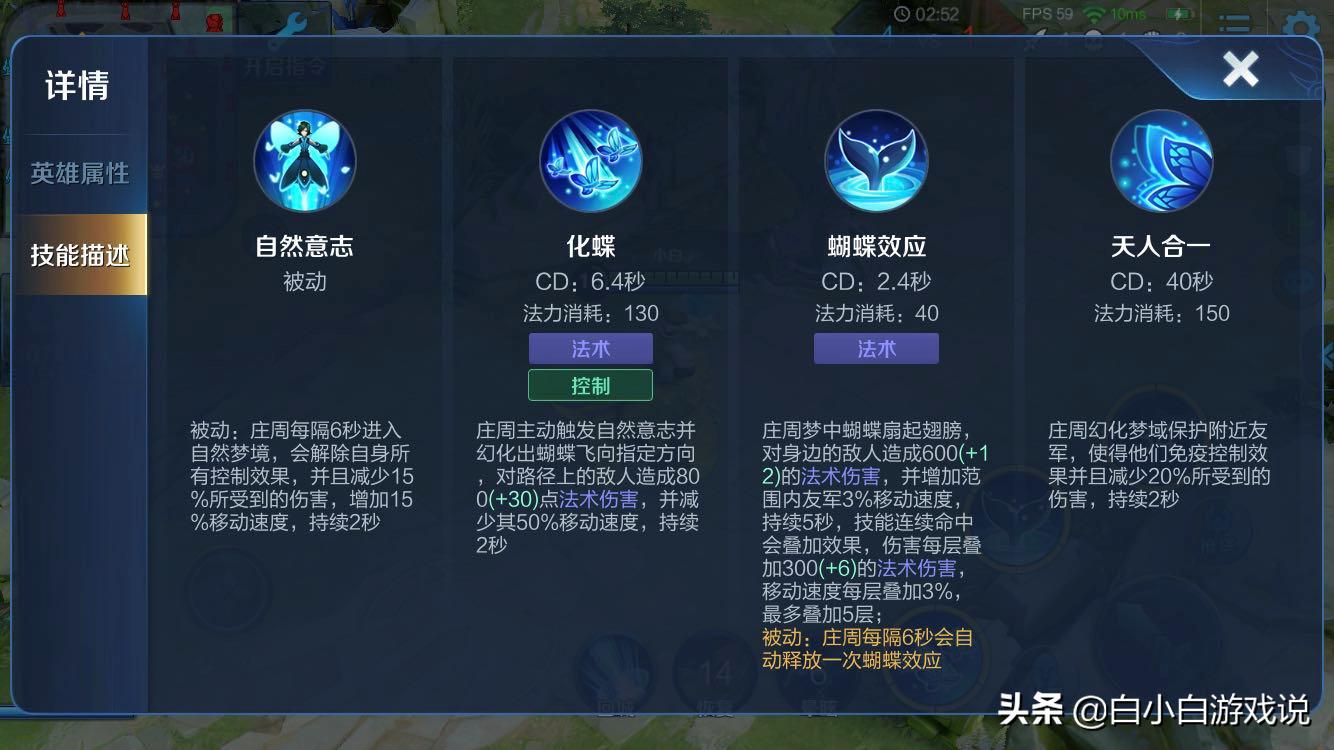Select the 化蝶 skill icon
Image resolution: width=1334 pixels, height=750 pixels.
point(589,160)
